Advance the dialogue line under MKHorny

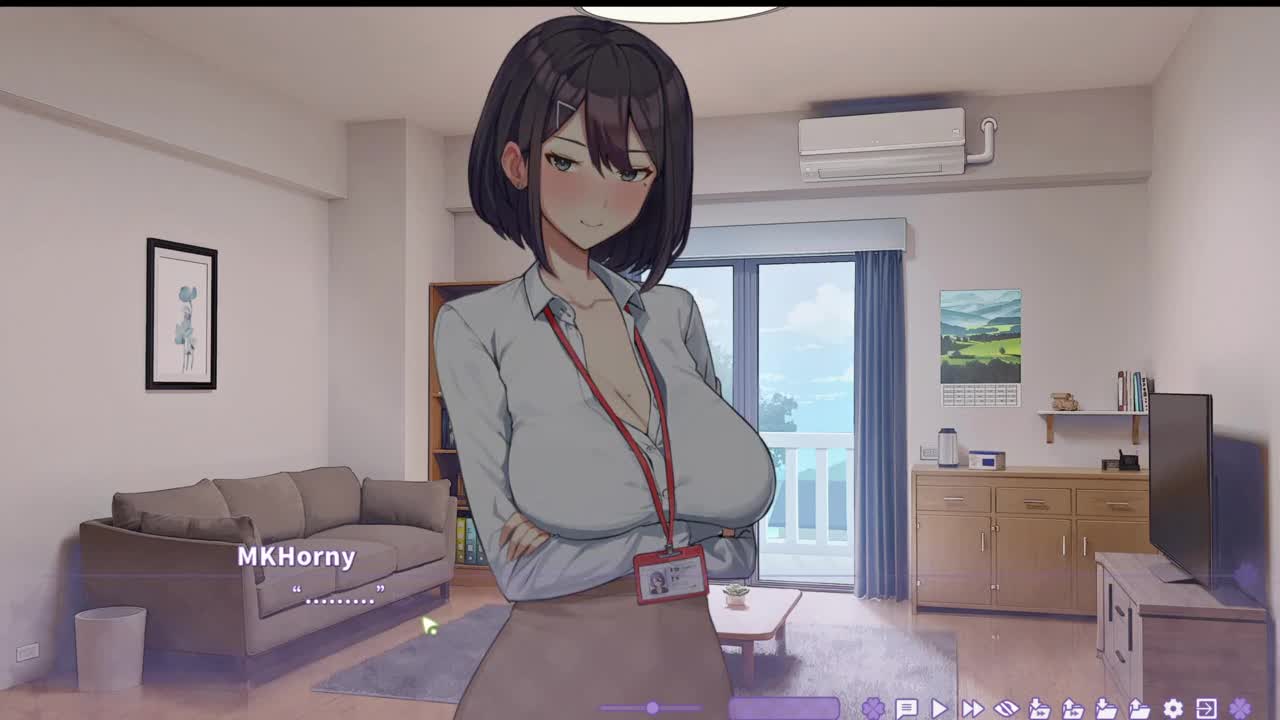pyautogui.click(x=339, y=597)
